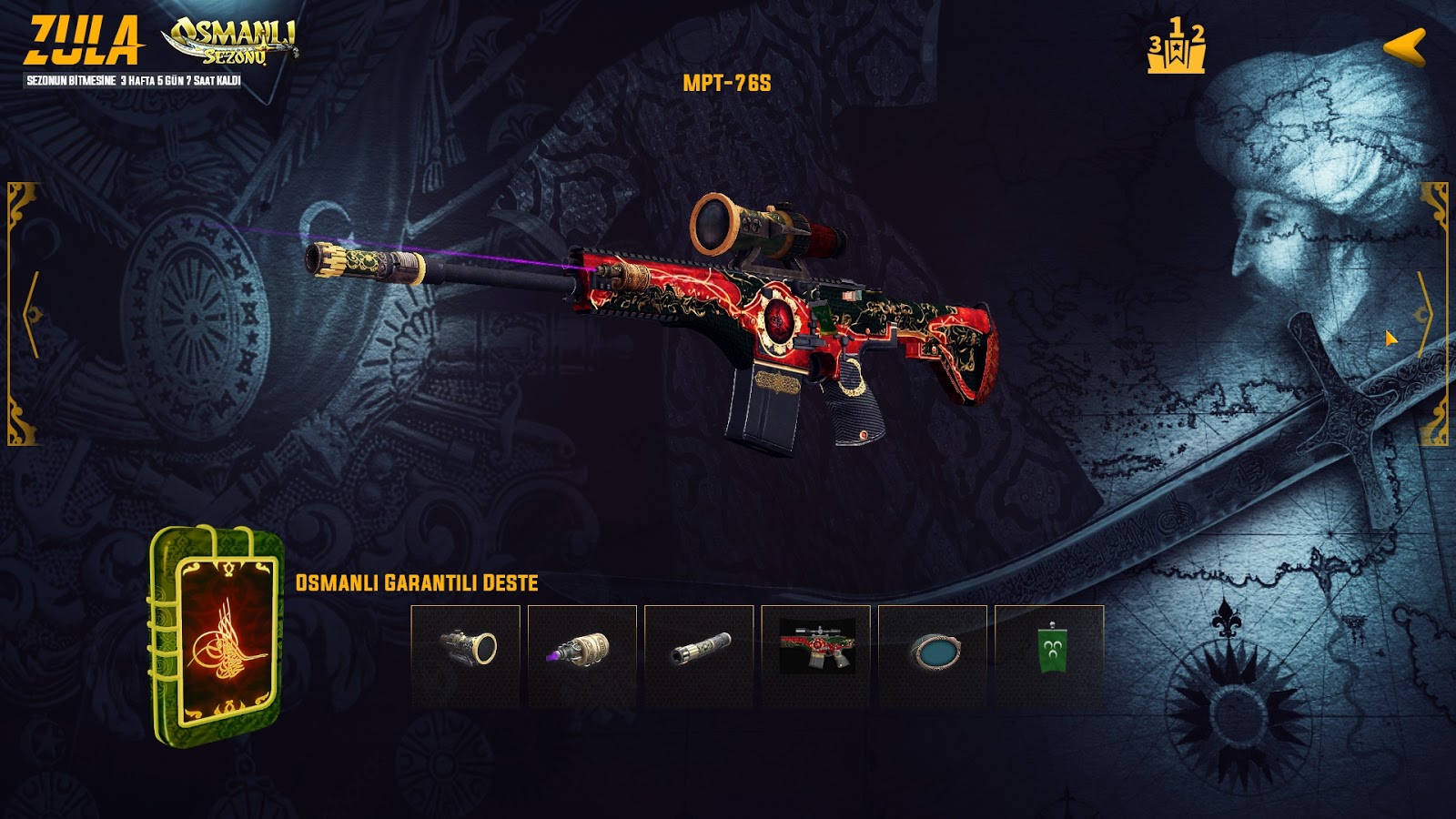Open the Osmanlı Garantili Deste card pack
The height and width of the screenshot is (819, 1456).
(x=217, y=633)
